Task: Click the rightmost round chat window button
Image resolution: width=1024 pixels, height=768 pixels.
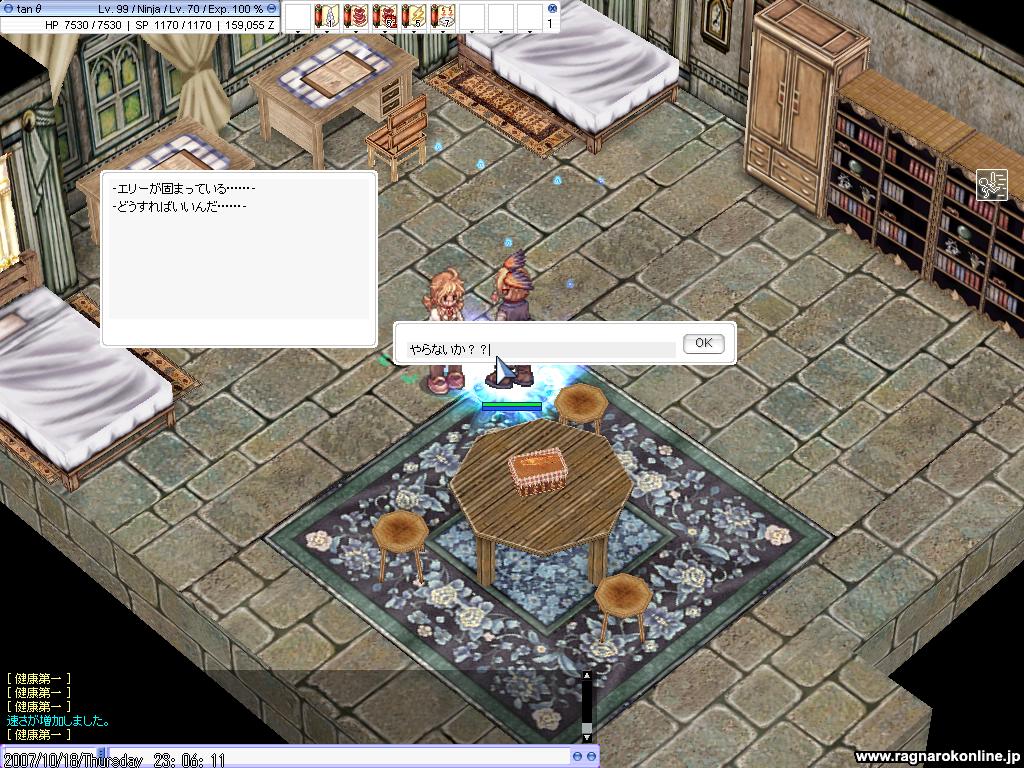Action: tap(590, 757)
